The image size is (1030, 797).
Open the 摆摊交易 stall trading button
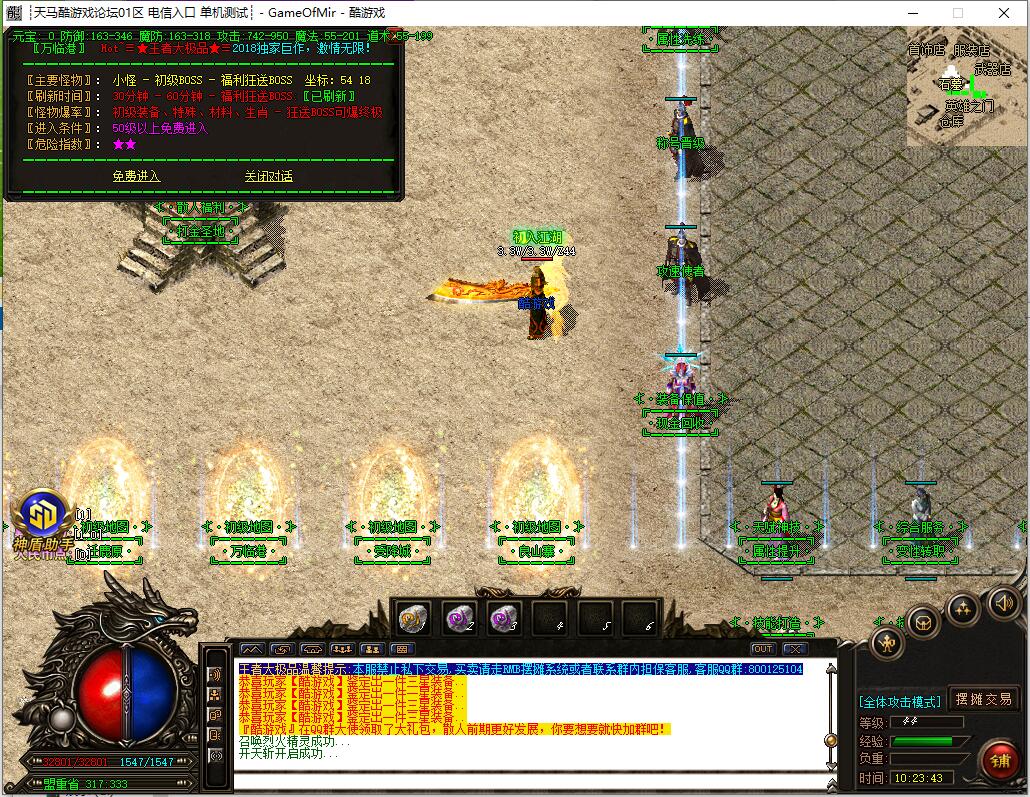(983, 698)
